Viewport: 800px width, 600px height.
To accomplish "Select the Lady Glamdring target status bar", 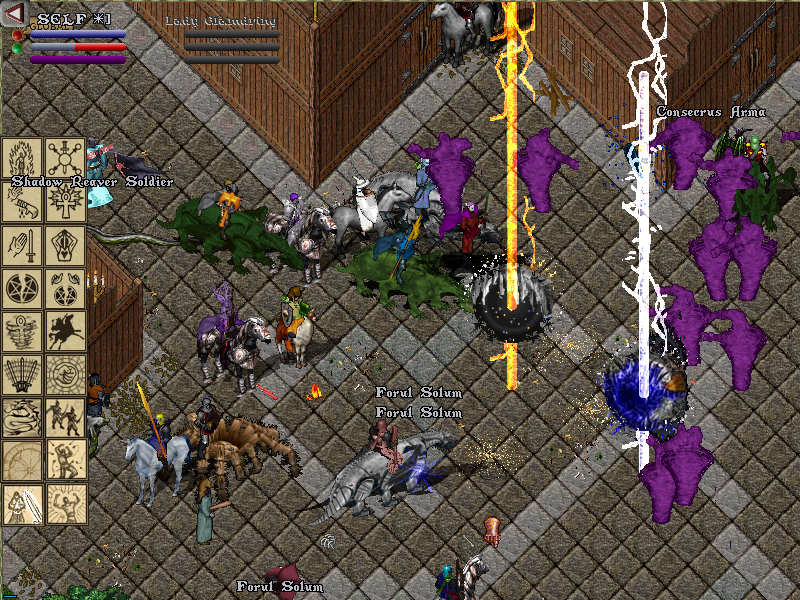I will (231, 40).
